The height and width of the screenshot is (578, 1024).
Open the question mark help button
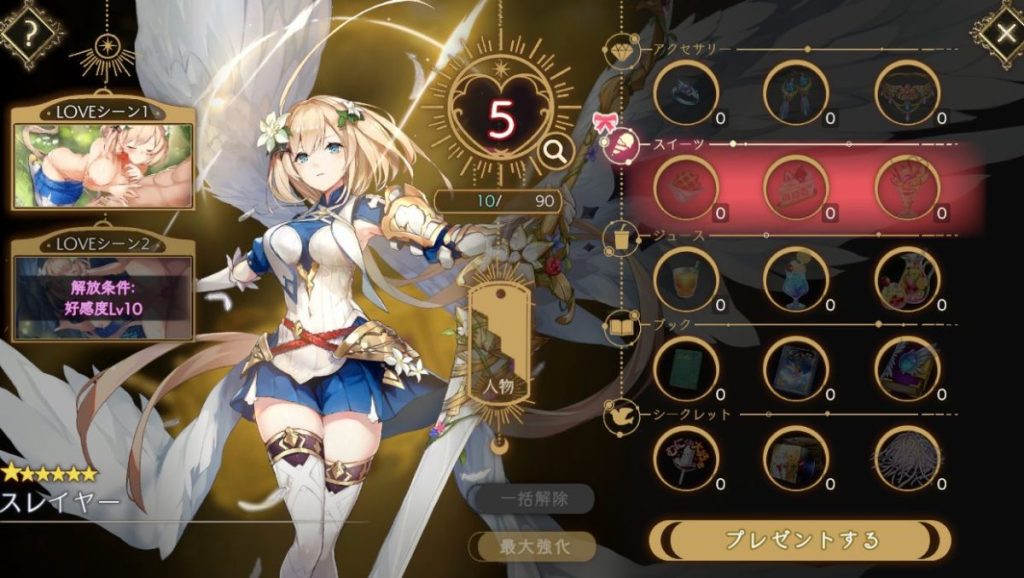point(31,31)
